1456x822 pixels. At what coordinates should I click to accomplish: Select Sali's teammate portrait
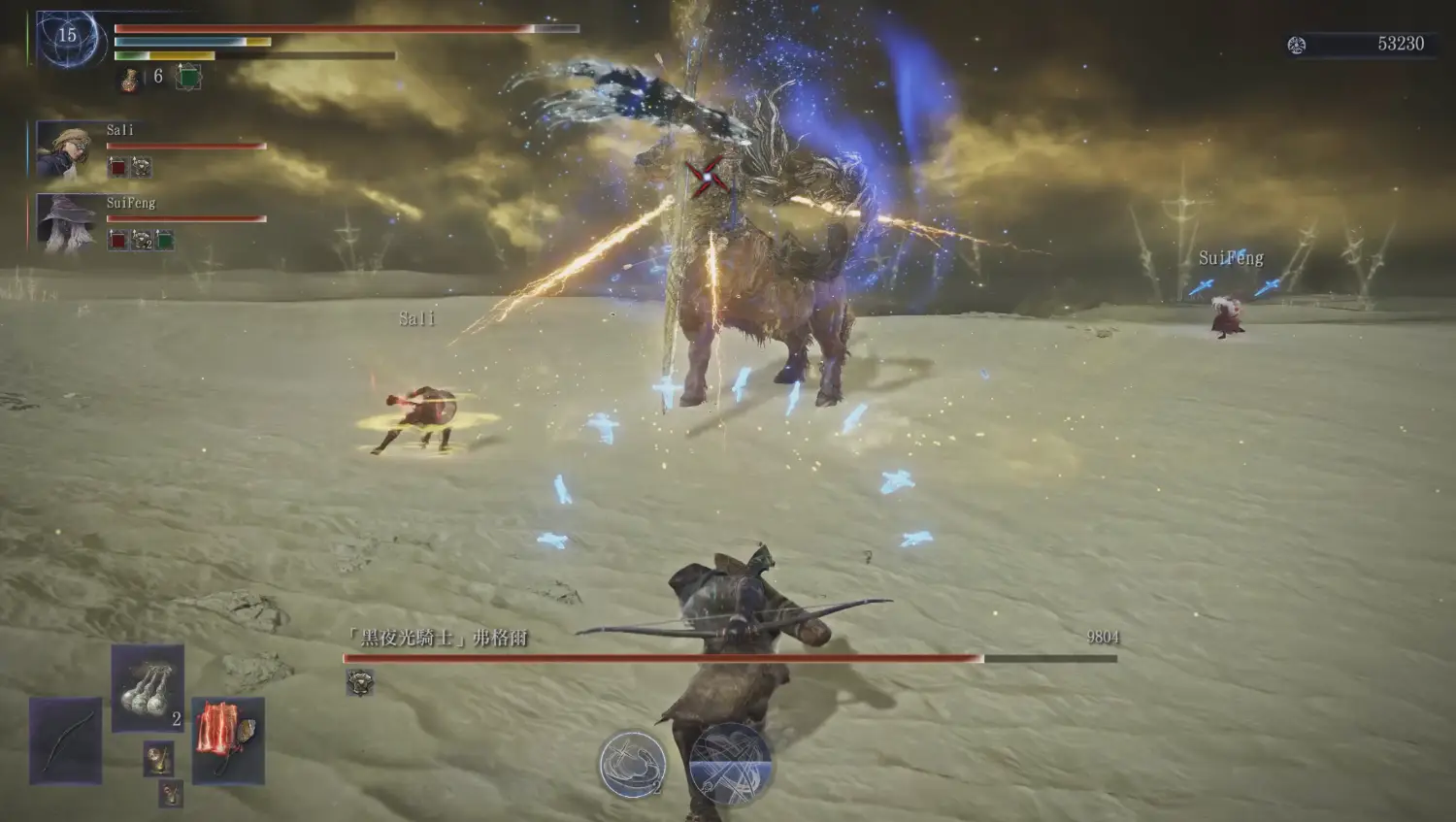click(65, 150)
